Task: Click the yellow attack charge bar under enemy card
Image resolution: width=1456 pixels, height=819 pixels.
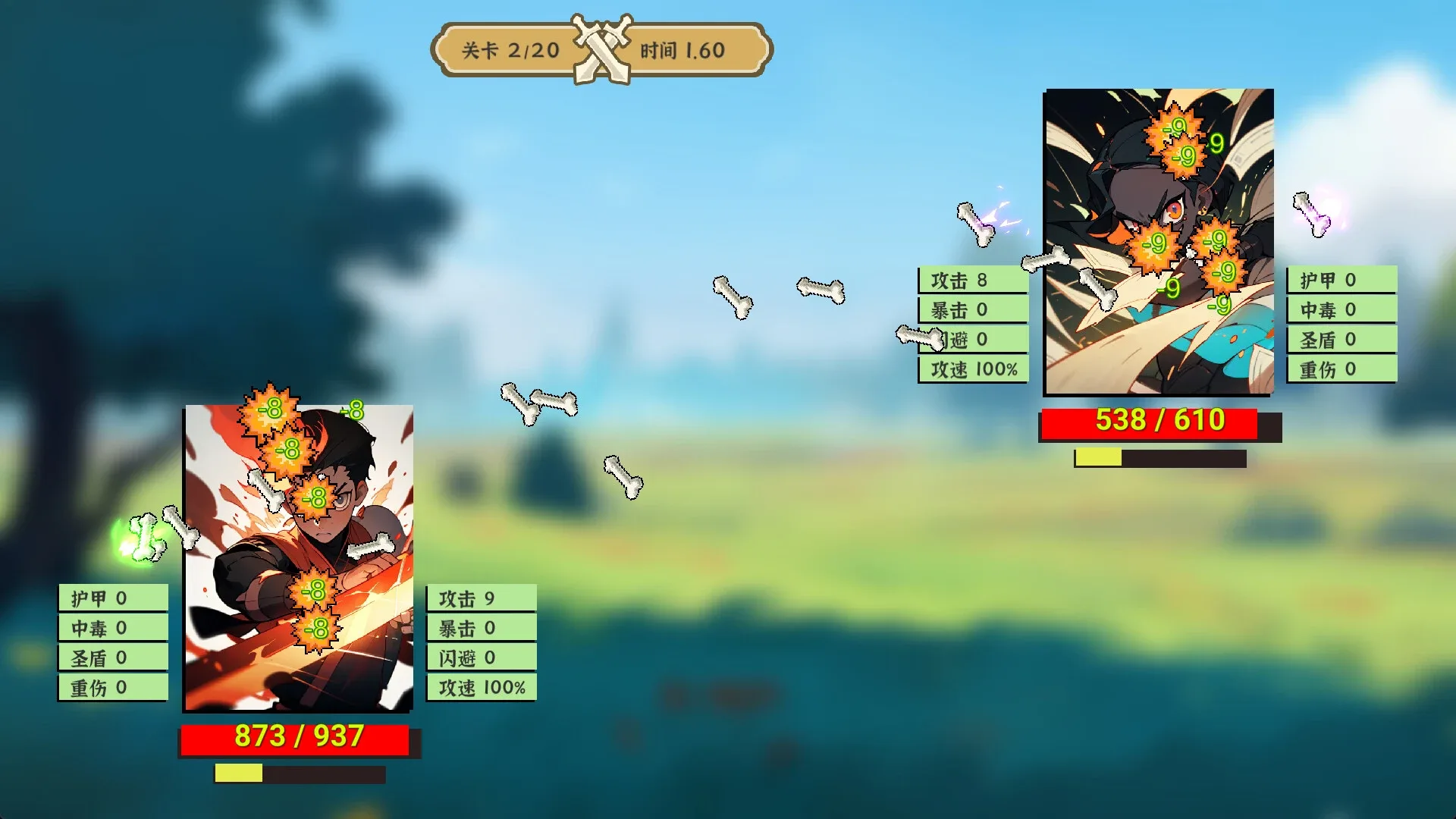Action: 1097,457
